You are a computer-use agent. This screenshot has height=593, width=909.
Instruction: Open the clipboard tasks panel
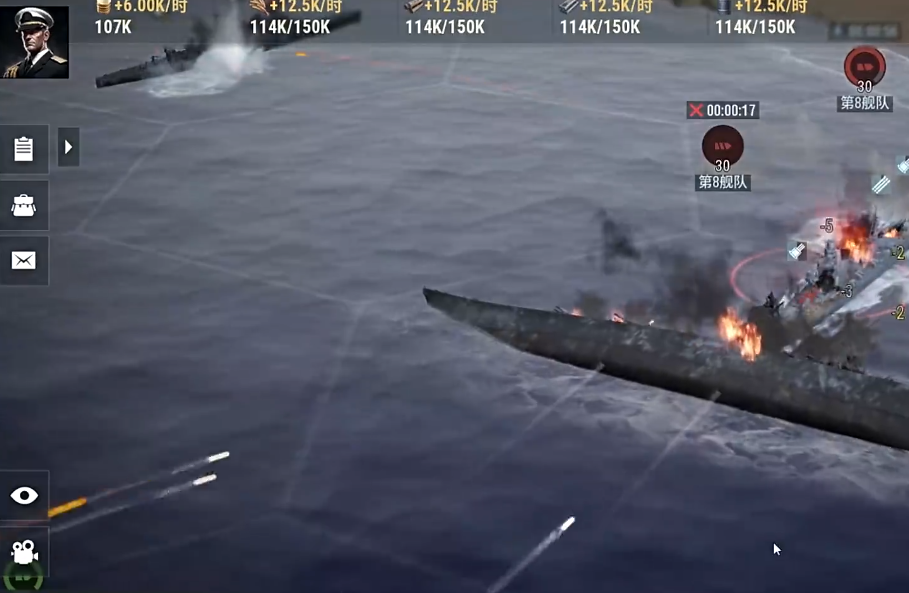pos(24,148)
